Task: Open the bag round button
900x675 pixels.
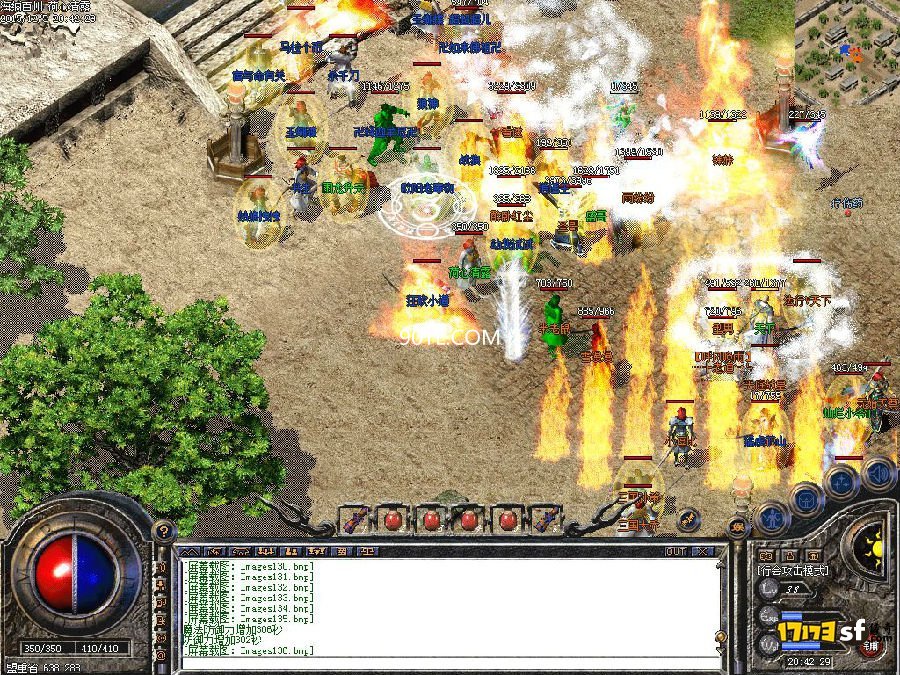Action: 806,499
